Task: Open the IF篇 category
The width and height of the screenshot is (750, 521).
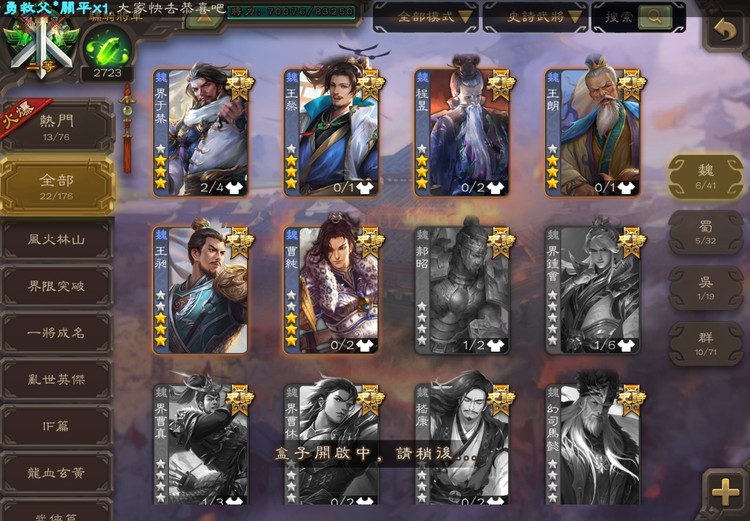Action: pyautogui.click(x=56, y=426)
